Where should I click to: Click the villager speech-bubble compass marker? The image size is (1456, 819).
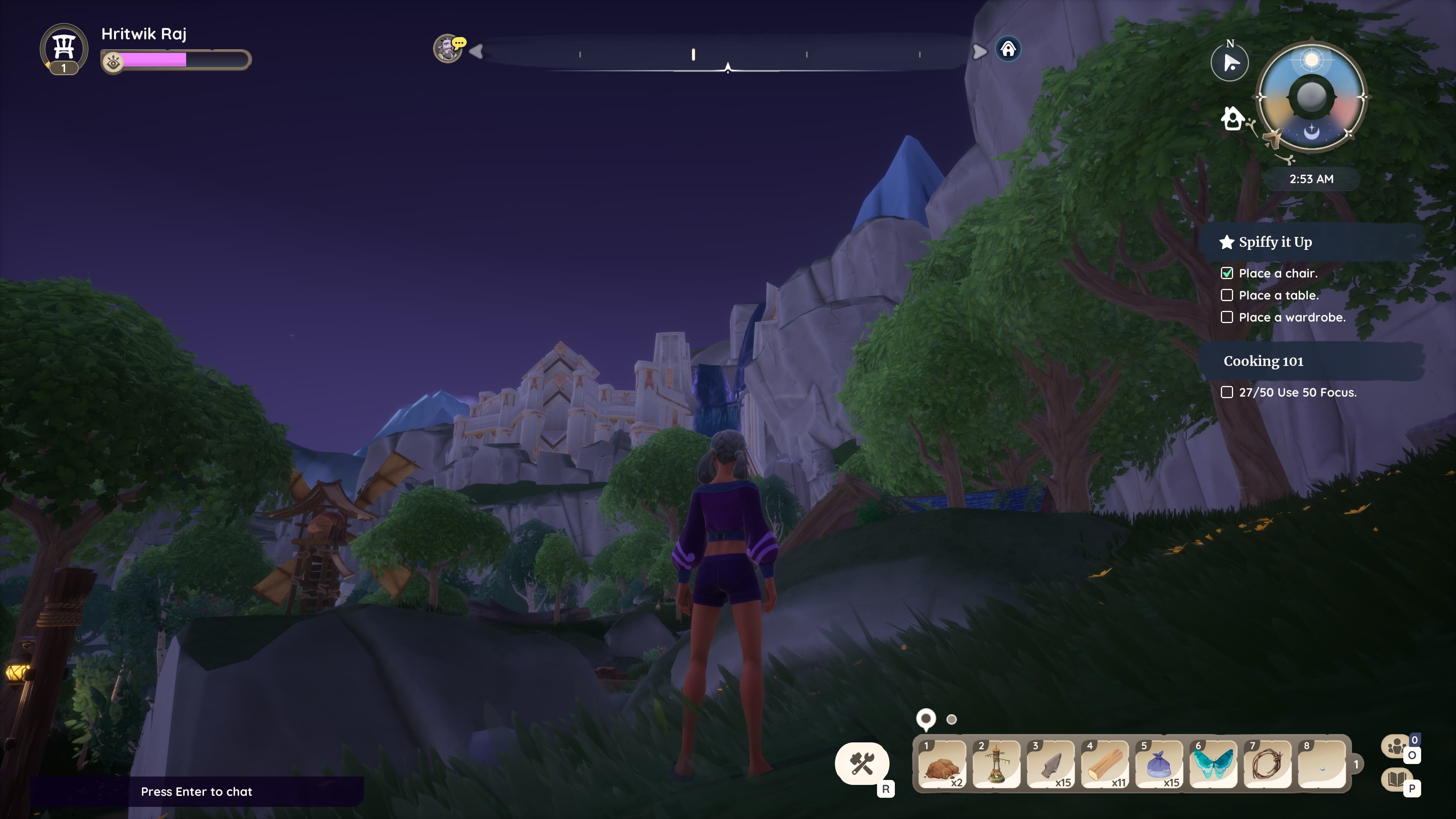click(448, 49)
